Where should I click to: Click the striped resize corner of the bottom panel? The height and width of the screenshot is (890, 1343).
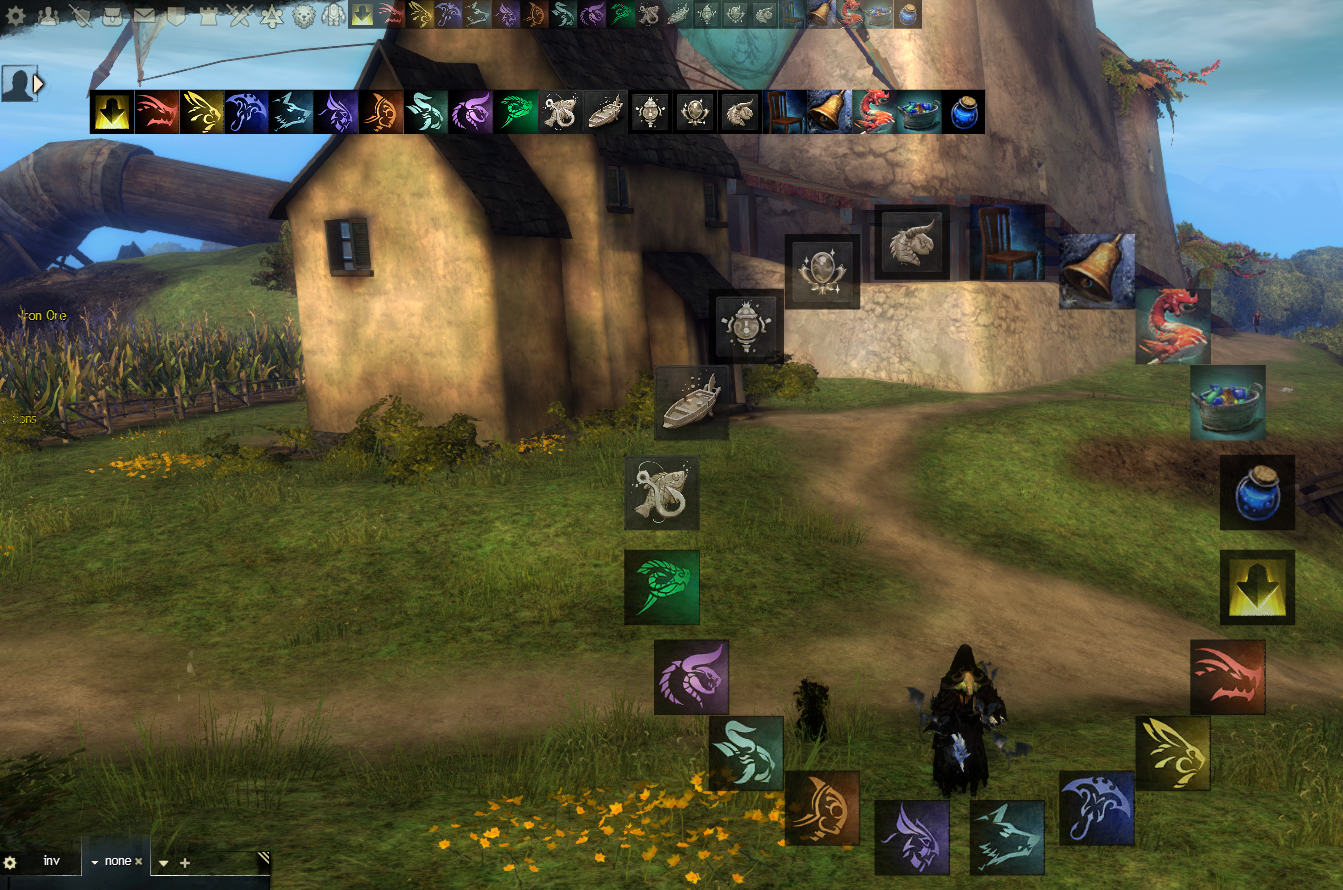coord(263,858)
